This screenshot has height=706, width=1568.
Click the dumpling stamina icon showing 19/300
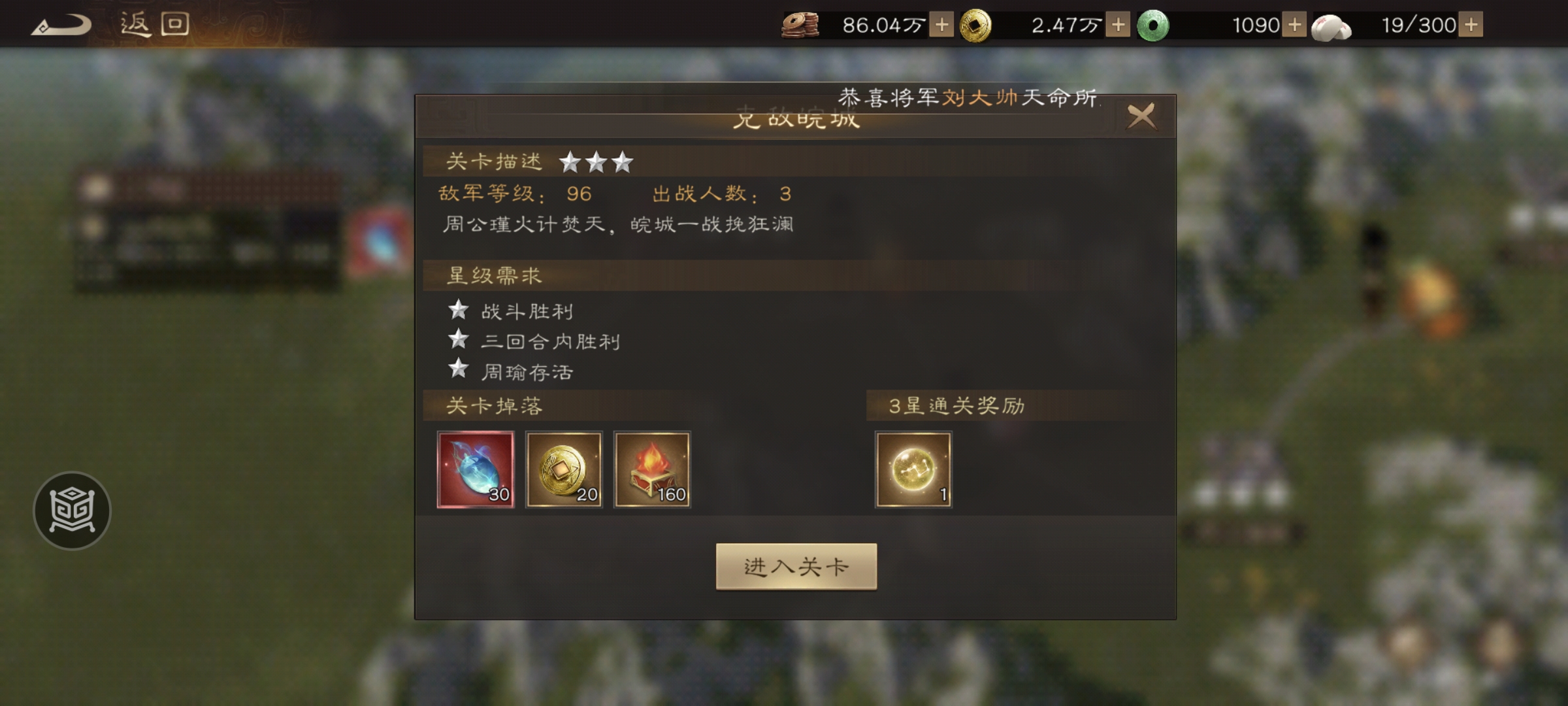(x=1333, y=26)
